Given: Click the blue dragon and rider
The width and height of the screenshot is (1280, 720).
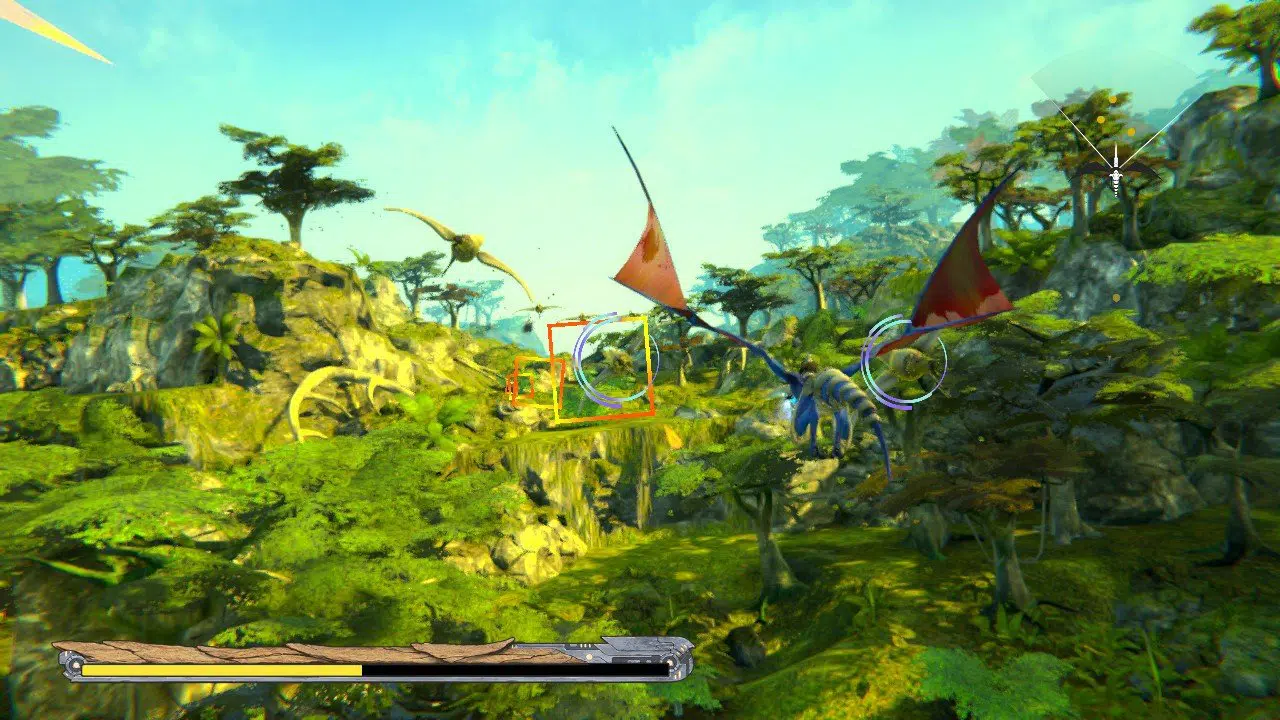Looking at the screenshot, I should [x=830, y=400].
